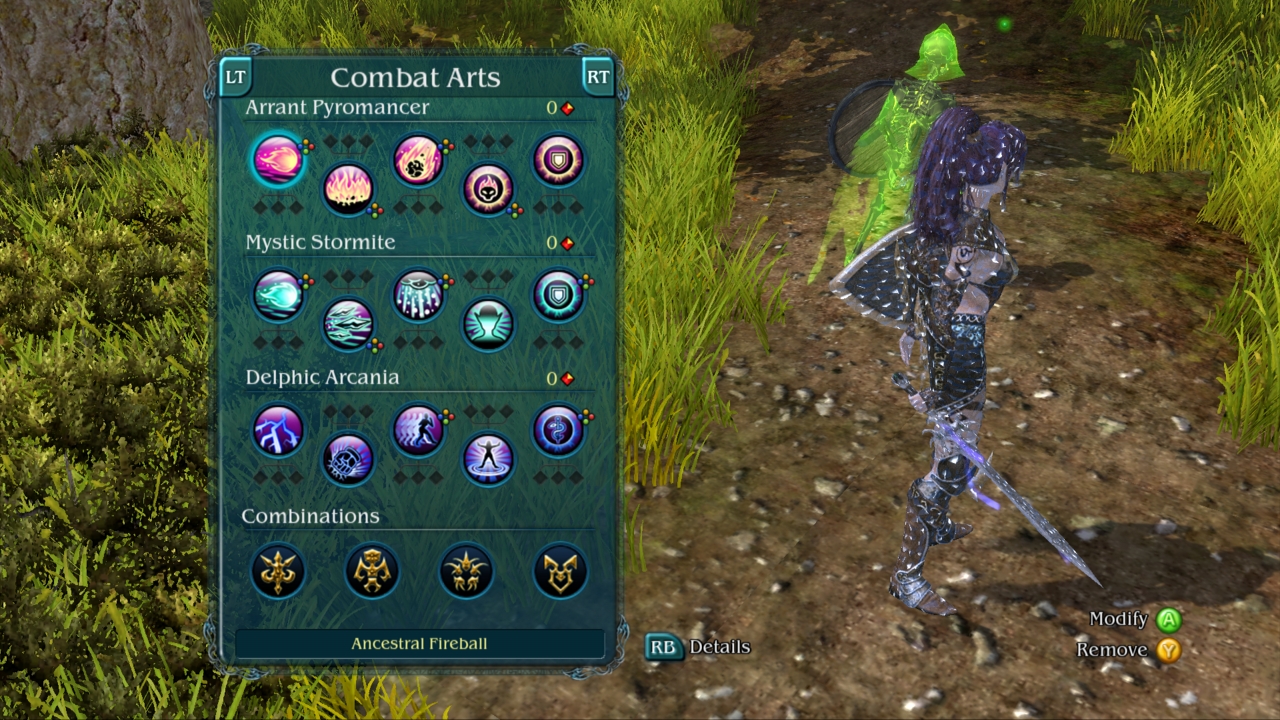1280x720 pixels.
Task: Select the glowing teal silhouette combat art
Action: 488,324
